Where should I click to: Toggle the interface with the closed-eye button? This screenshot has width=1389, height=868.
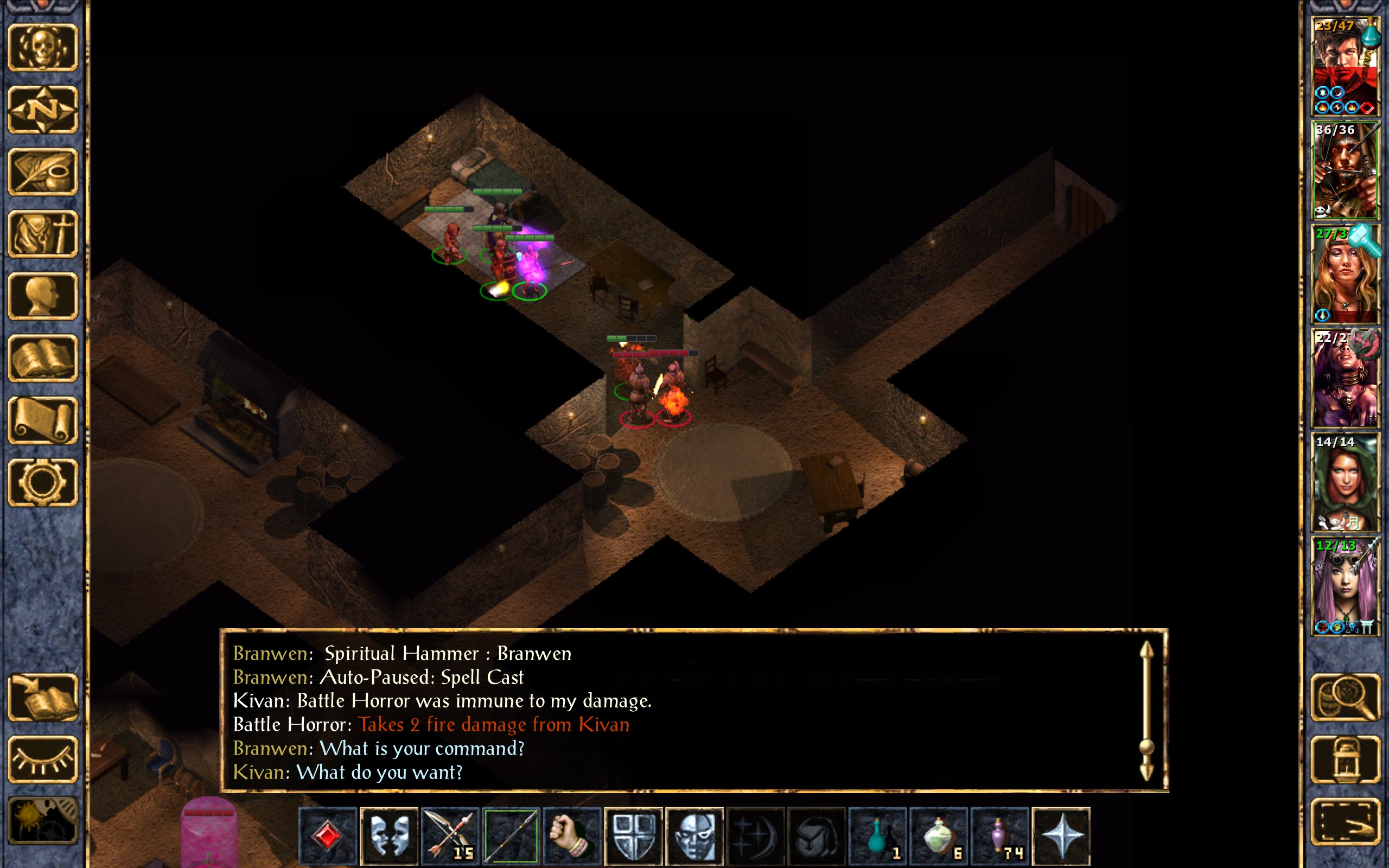point(43,759)
